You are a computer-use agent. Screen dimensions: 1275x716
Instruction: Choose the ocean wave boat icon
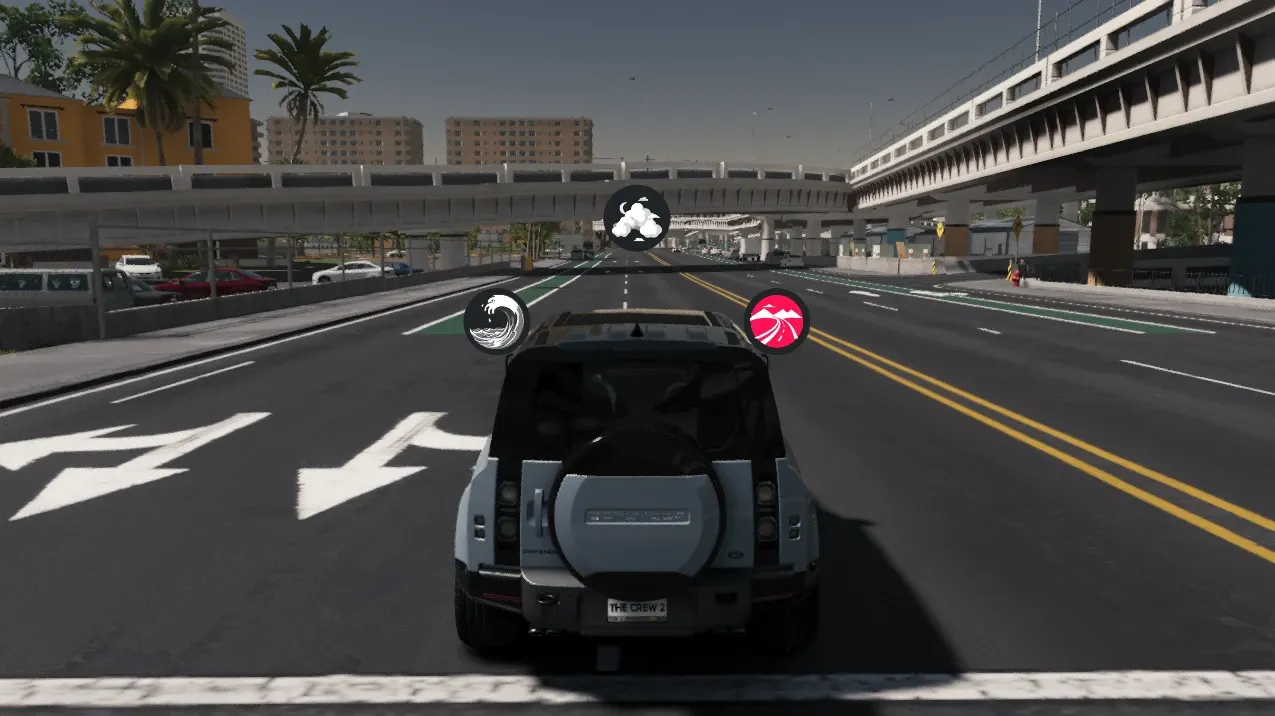[496, 321]
